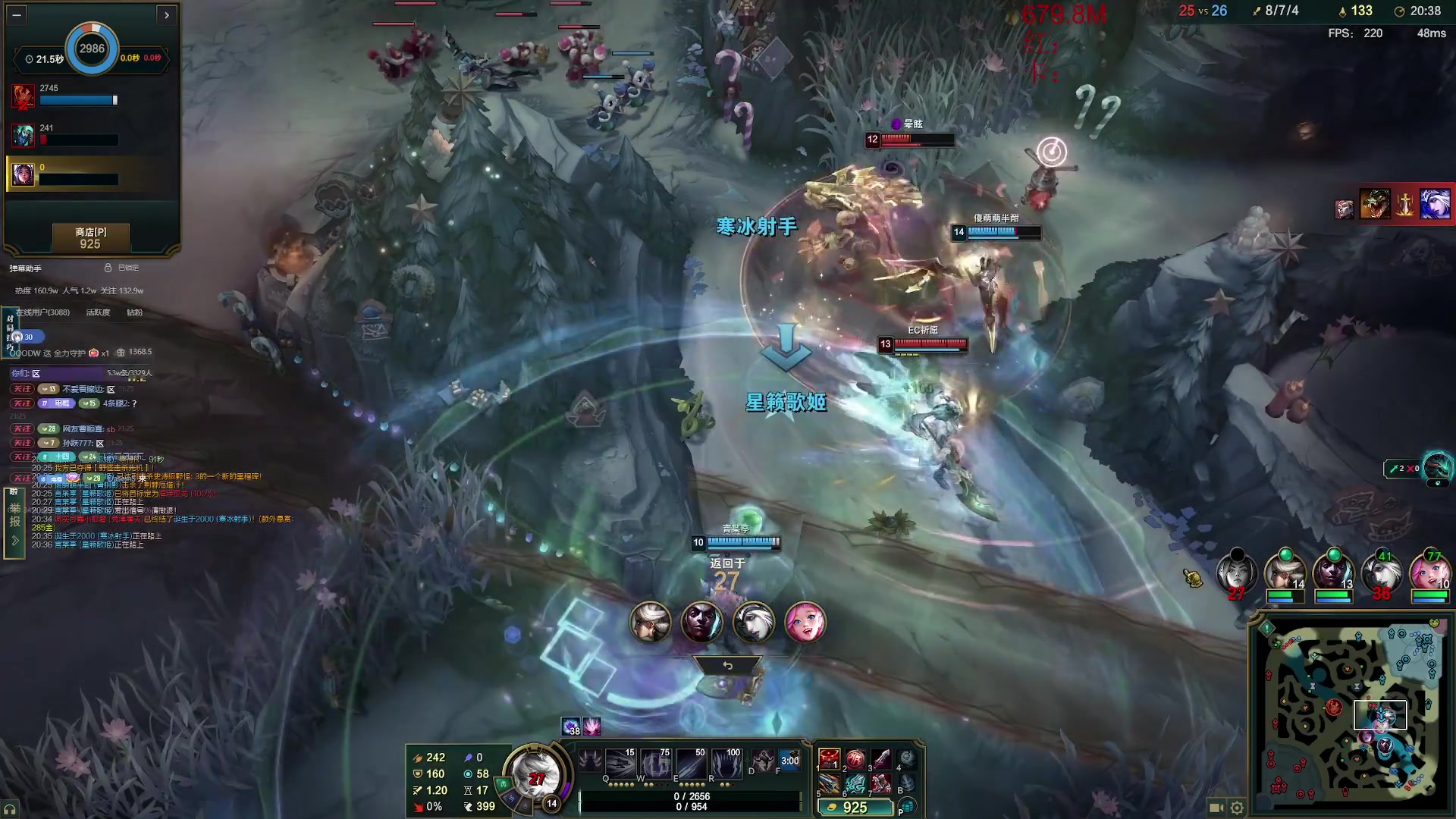Viewport: 1456px width, 819px height.
Task: Select the pink-haired ally portrait
Action: (x=1429, y=573)
